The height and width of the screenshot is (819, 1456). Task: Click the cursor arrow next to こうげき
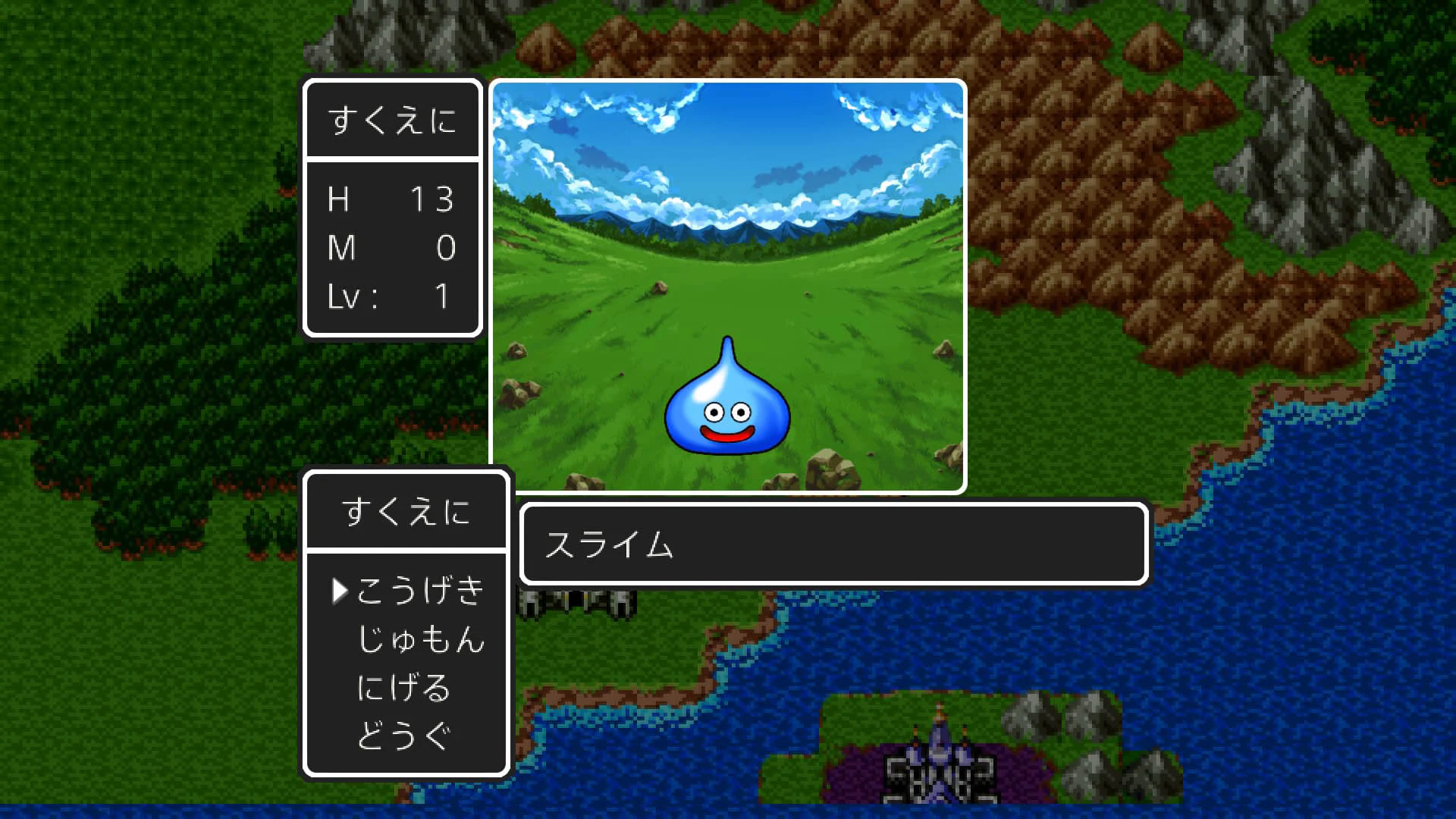[340, 591]
